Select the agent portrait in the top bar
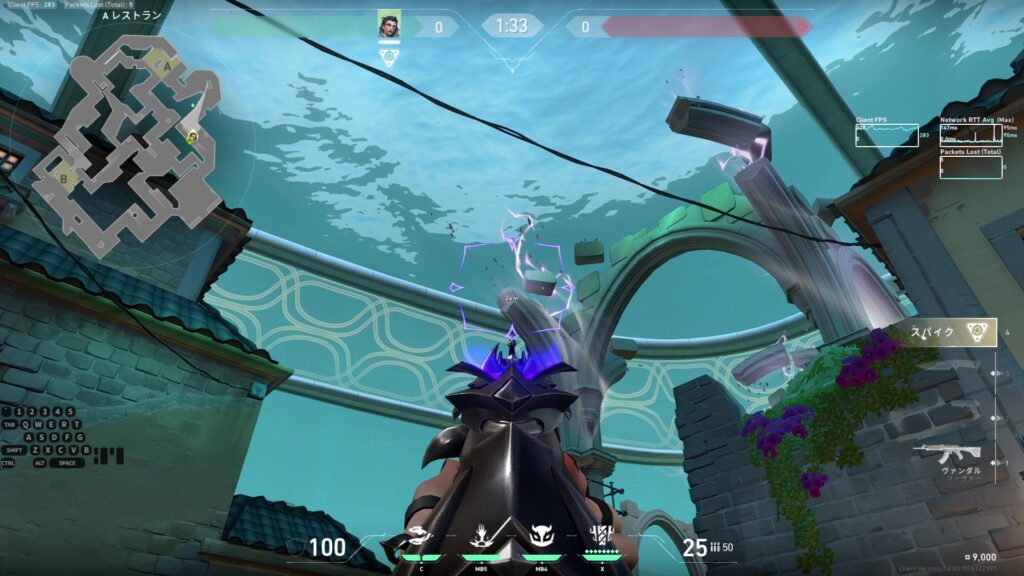This screenshot has width=1024, height=576. pos(389,25)
